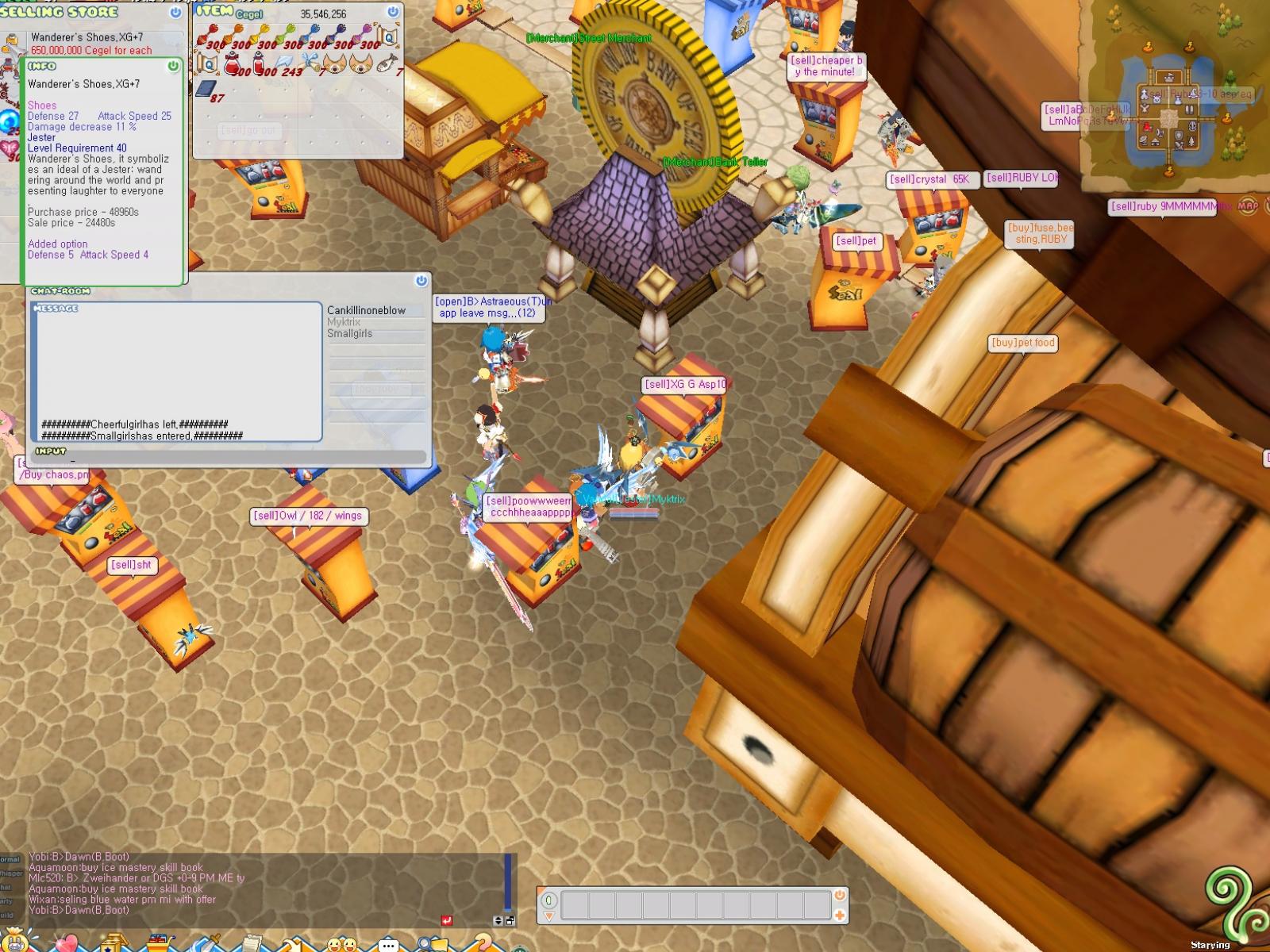Switch to the Whisper chat tab
Viewport: 1270px width, 952px height.
pyautogui.click(x=10, y=873)
